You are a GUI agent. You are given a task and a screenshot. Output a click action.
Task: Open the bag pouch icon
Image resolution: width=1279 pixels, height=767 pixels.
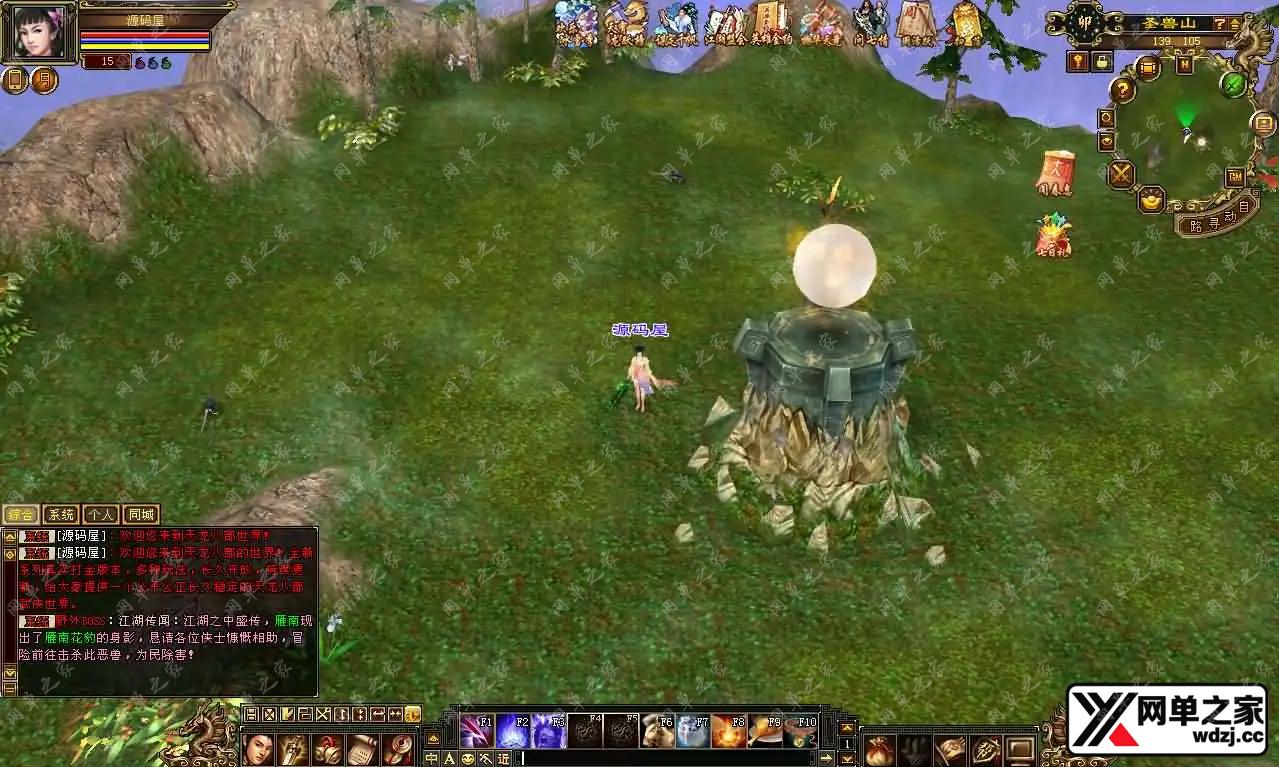coord(880,748)
